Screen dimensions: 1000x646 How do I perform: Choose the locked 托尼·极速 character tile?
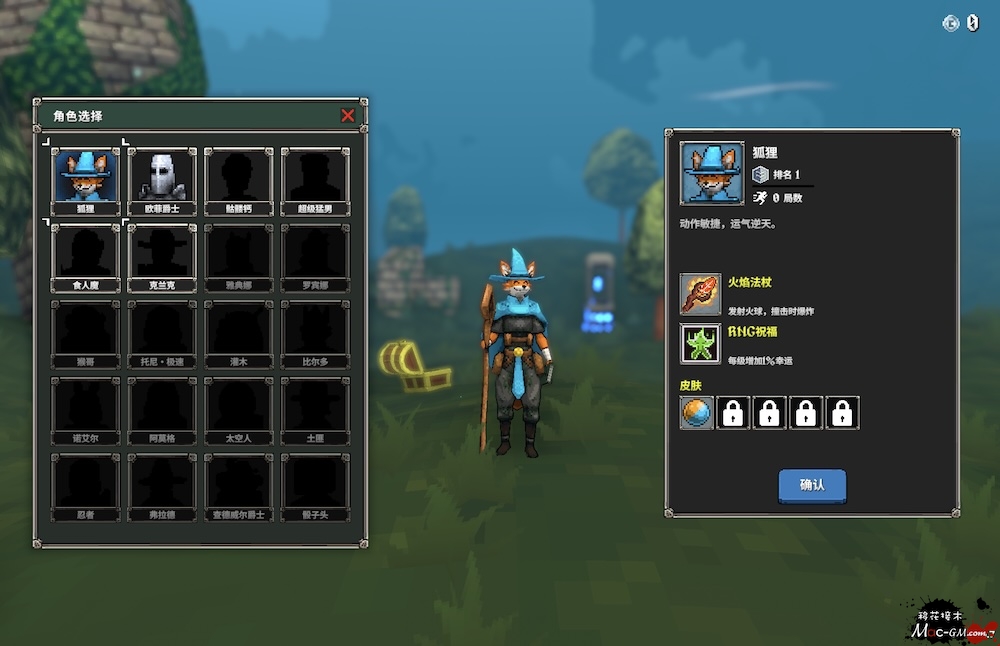162,333
